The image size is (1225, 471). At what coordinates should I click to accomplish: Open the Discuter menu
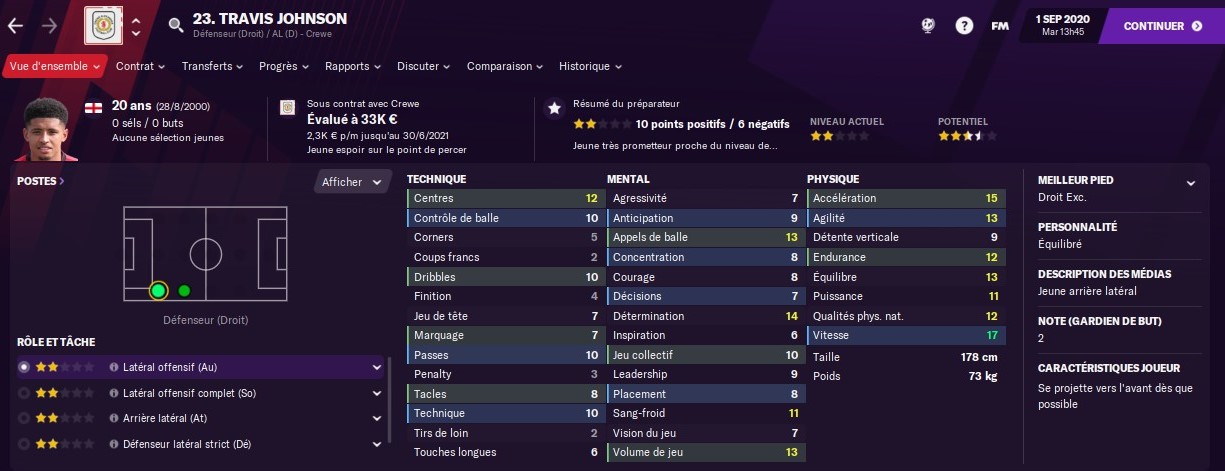[x=424, y=66]
